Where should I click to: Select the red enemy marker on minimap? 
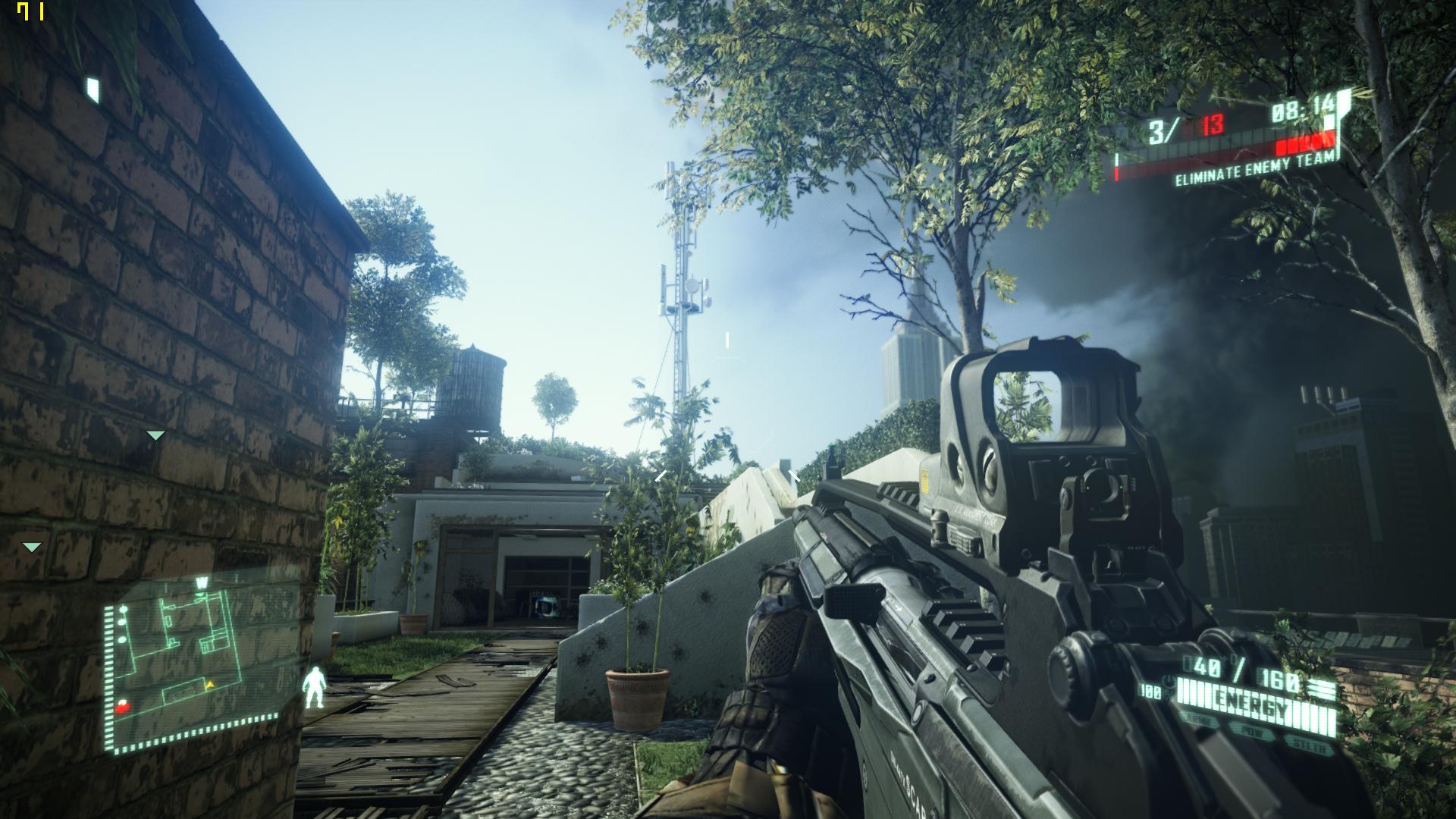(123, 707)
